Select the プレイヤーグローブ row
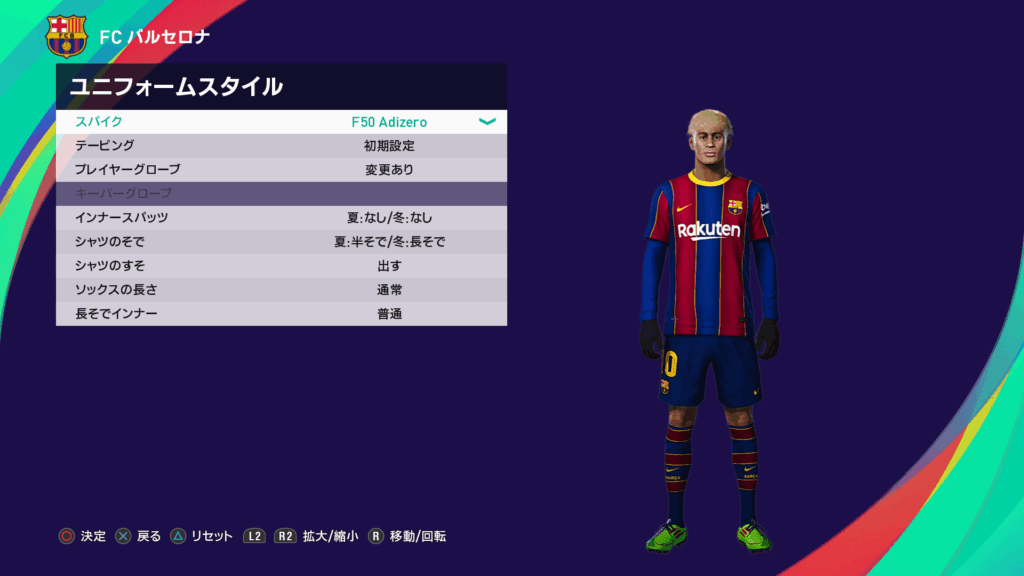This screenshot has width=1024, height=576. [280, 170]
